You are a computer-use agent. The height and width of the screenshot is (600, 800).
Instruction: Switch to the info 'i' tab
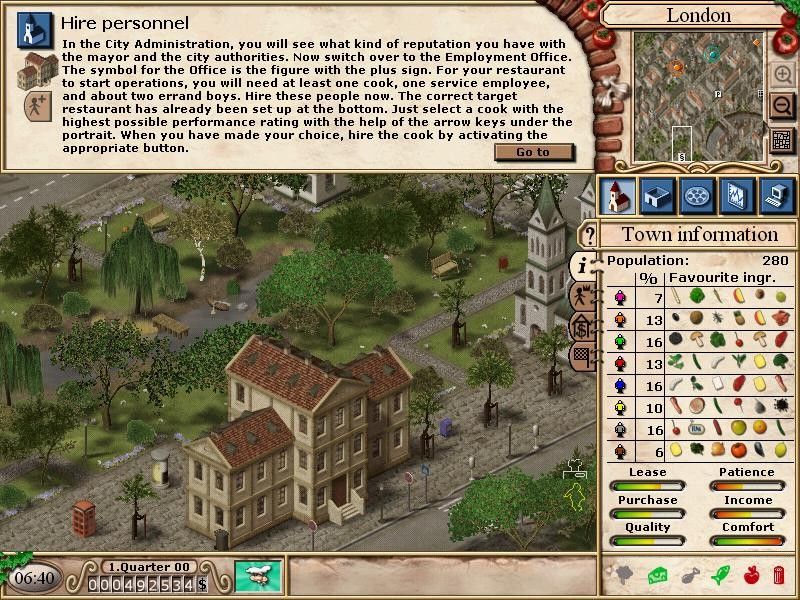point(584,265)
